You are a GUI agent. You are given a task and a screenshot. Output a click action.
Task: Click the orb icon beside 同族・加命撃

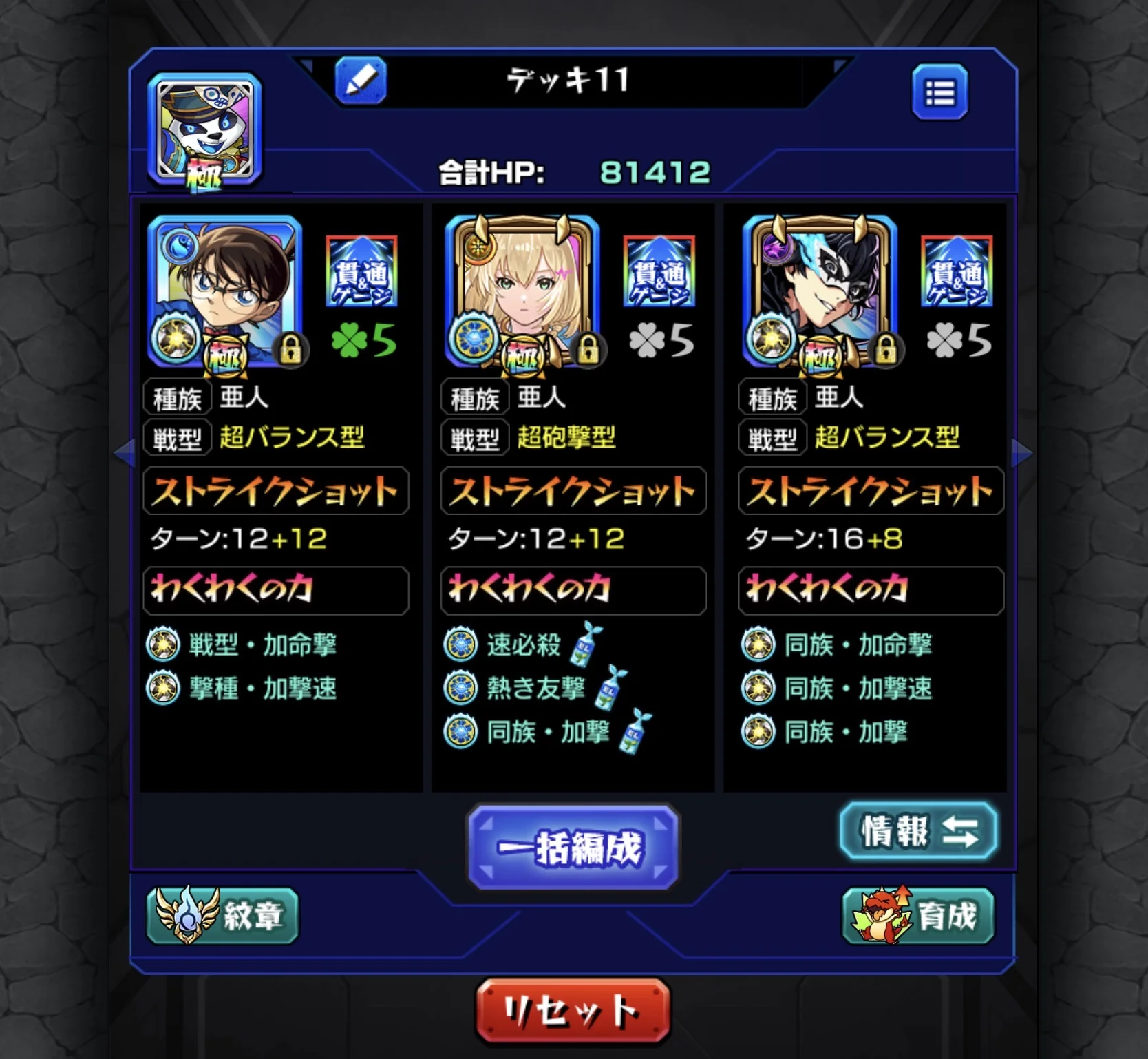761,644
